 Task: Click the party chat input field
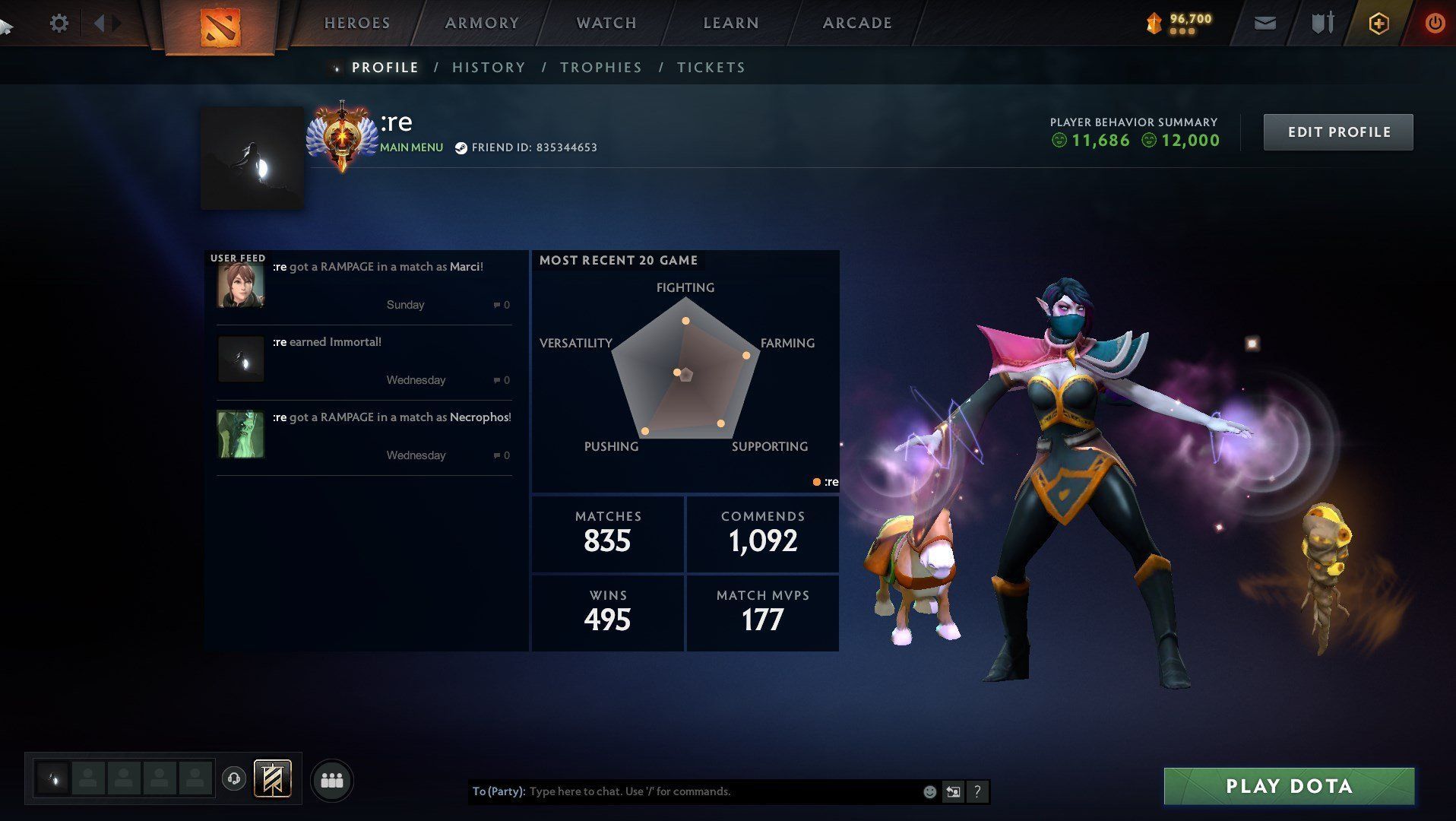click(722, 792)
